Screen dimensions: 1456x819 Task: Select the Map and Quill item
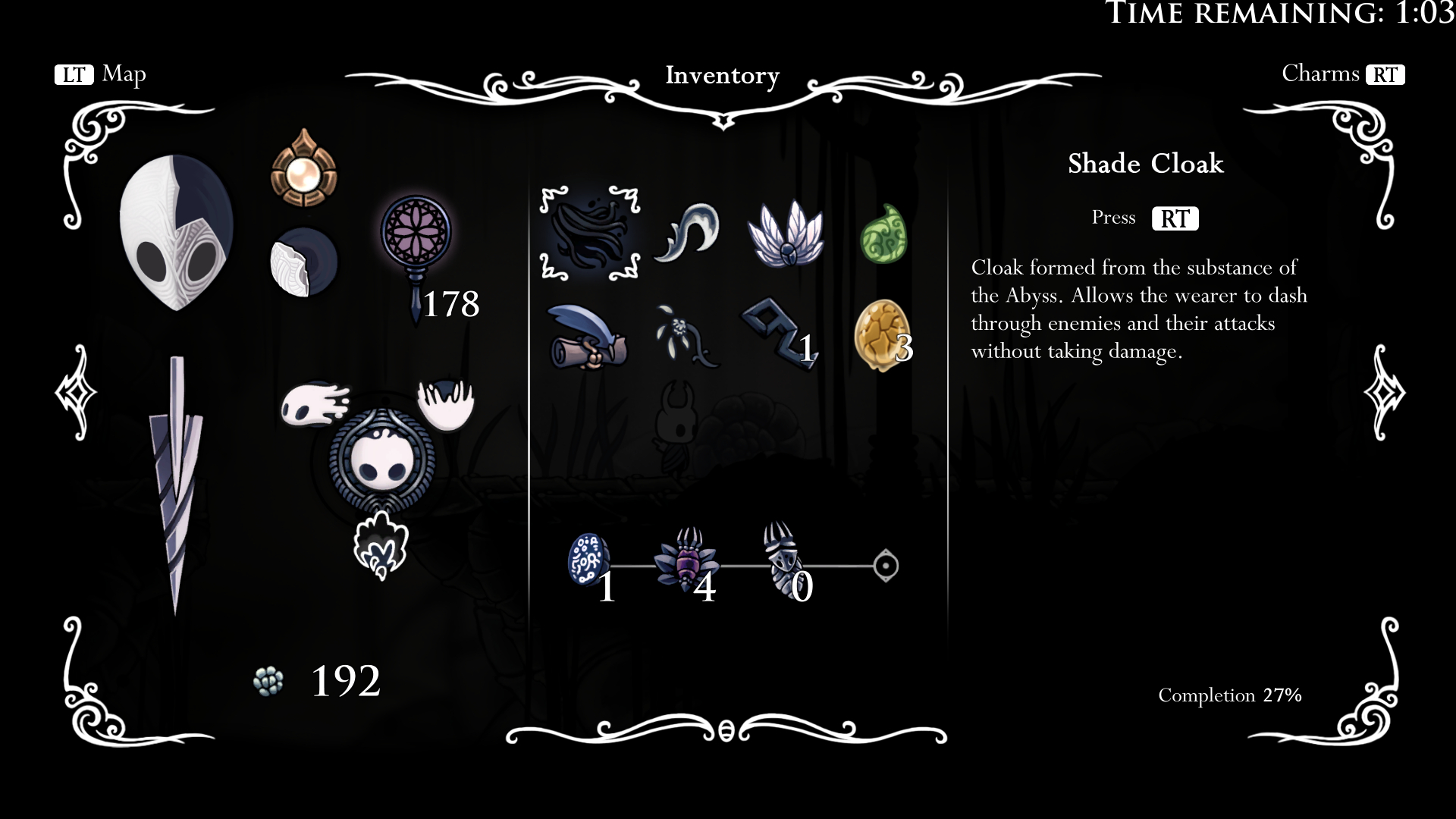[x=586, y=337]
